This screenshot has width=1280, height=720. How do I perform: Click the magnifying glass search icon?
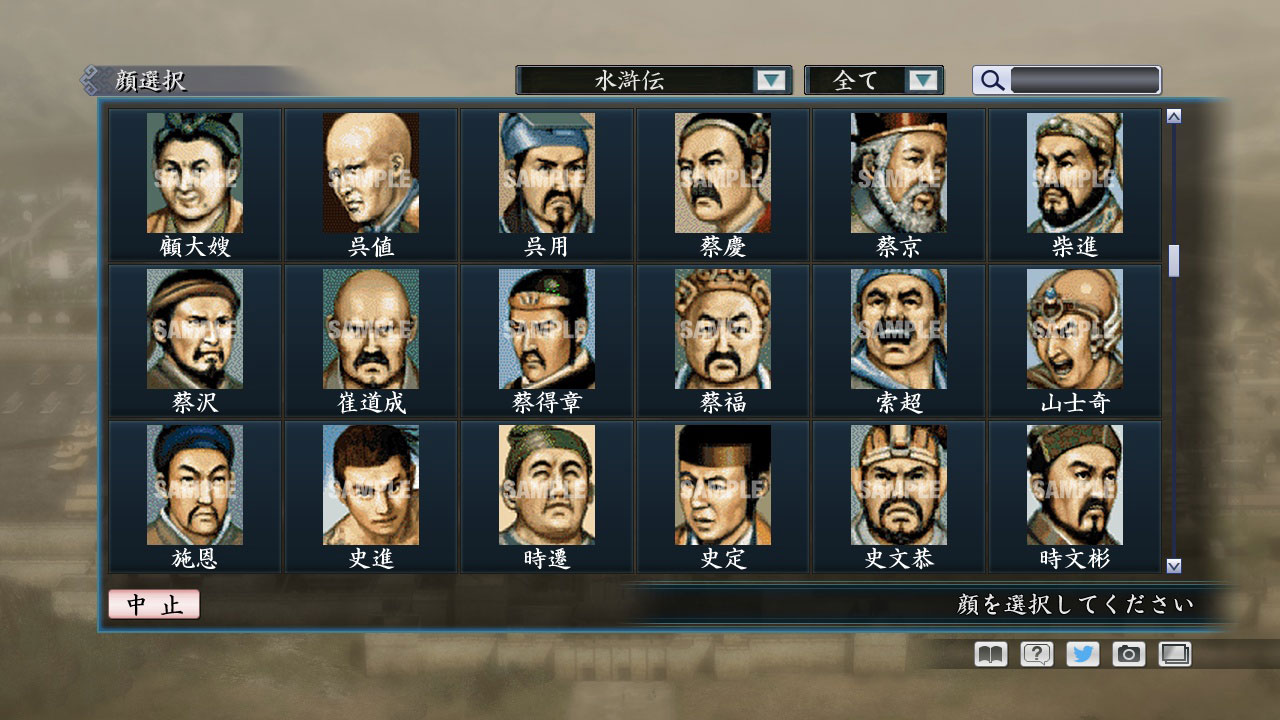pyautogui.click(x=991, y=79)
